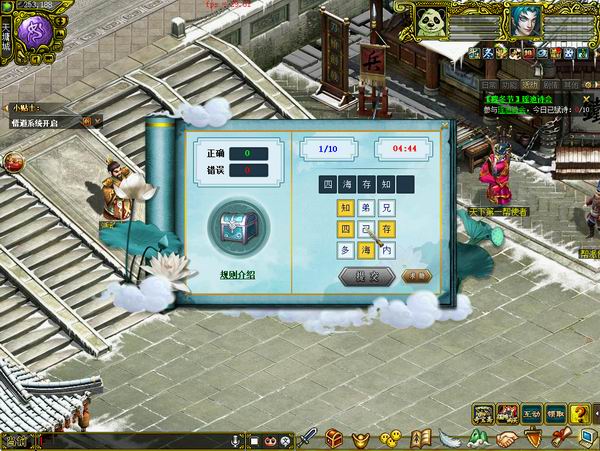
Task: Click the small orange help button beside 提交
Action: (x=410, y=275)
